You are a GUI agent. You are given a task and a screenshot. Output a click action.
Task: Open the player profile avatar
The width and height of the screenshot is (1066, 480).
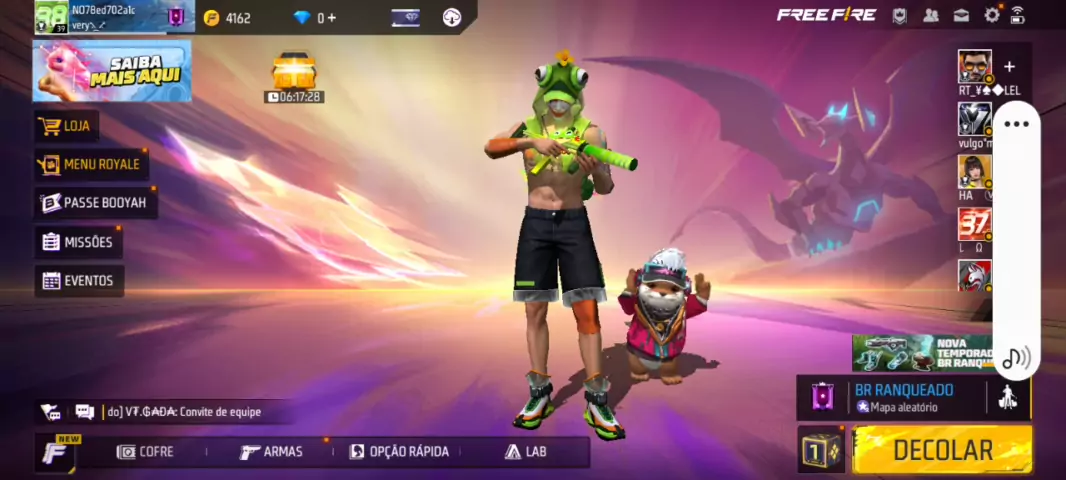(x=51, y=17)
